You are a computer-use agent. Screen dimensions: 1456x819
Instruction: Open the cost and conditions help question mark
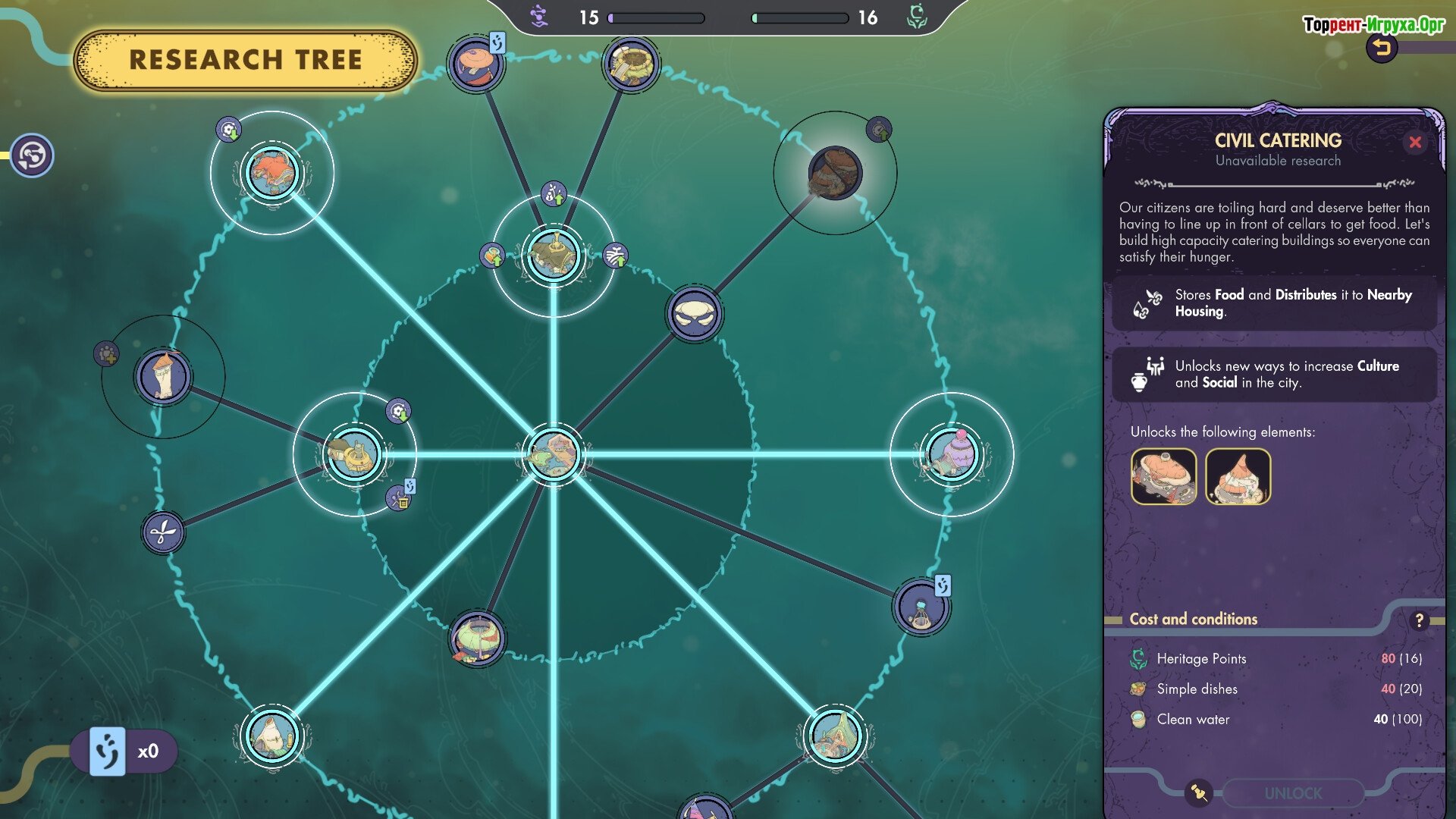pos(1419,620)
